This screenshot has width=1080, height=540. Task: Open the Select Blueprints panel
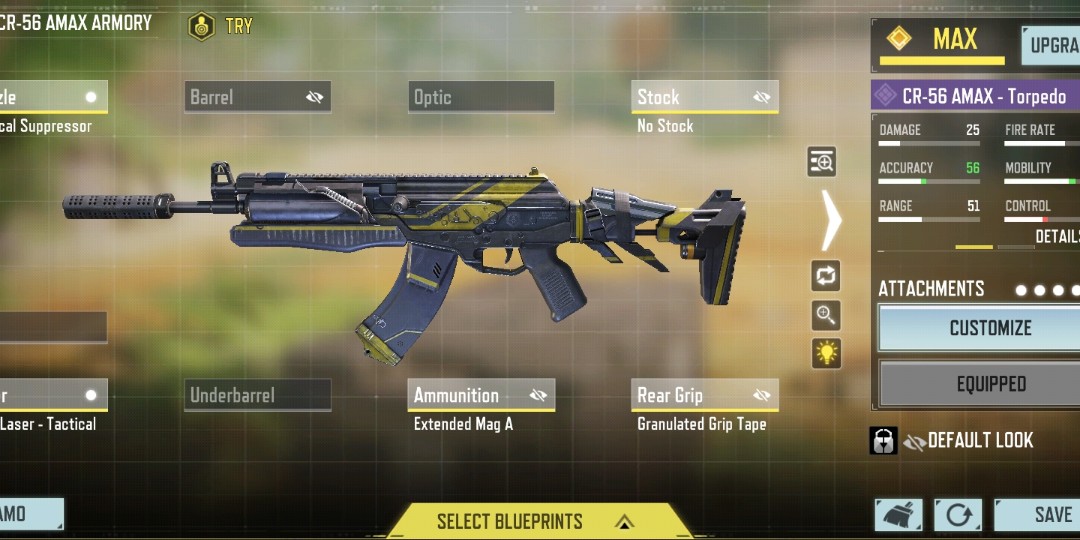coord(539,521)
